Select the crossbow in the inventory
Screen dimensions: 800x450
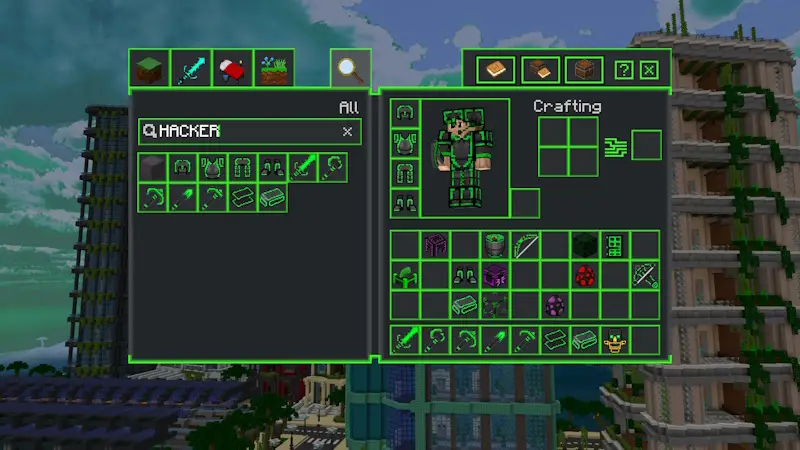645,275
